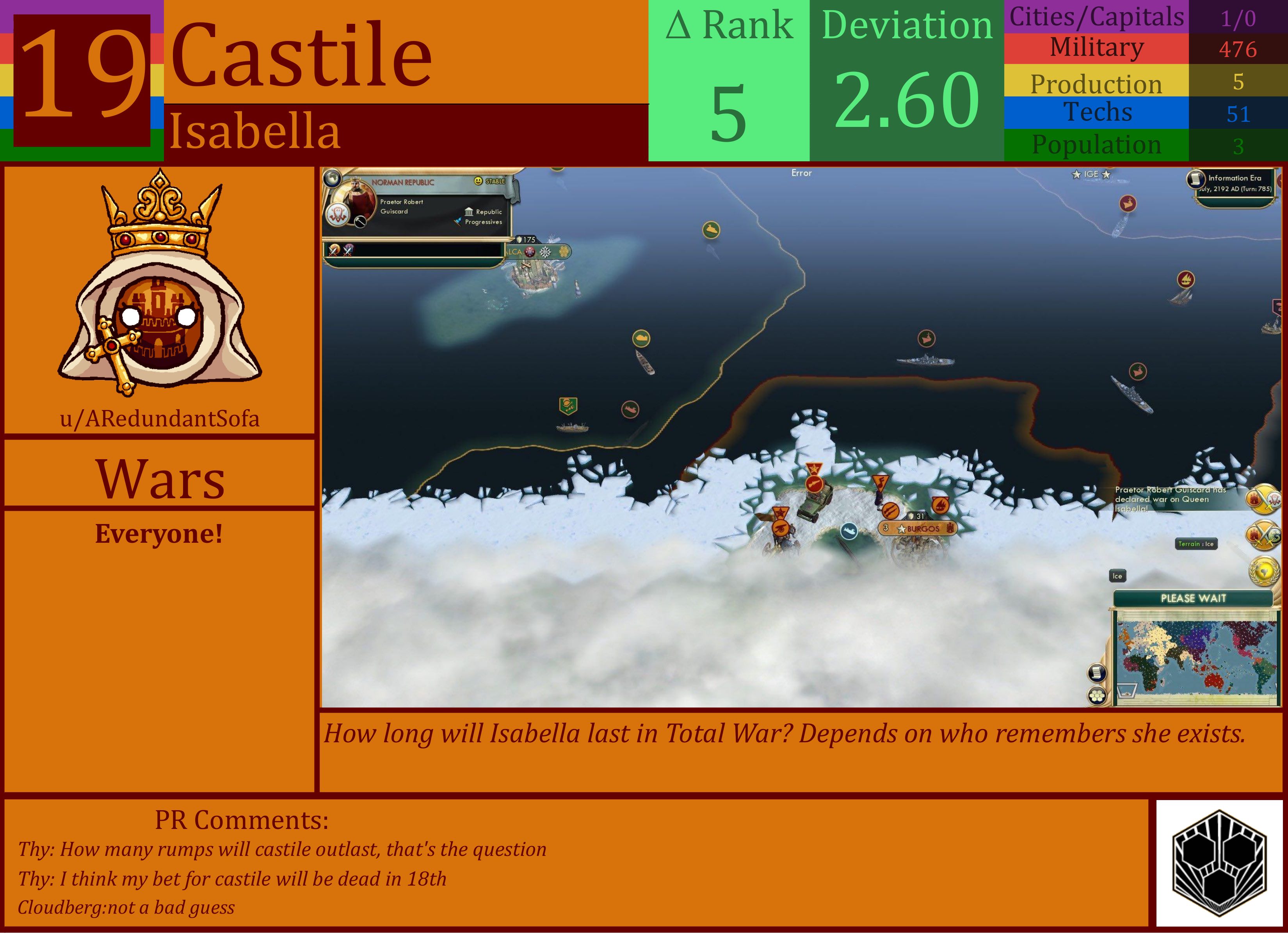This screenshot has width=1288, height=934.
Task: Open the war declaration notification with crossed swords
Action: point(1263,499)
